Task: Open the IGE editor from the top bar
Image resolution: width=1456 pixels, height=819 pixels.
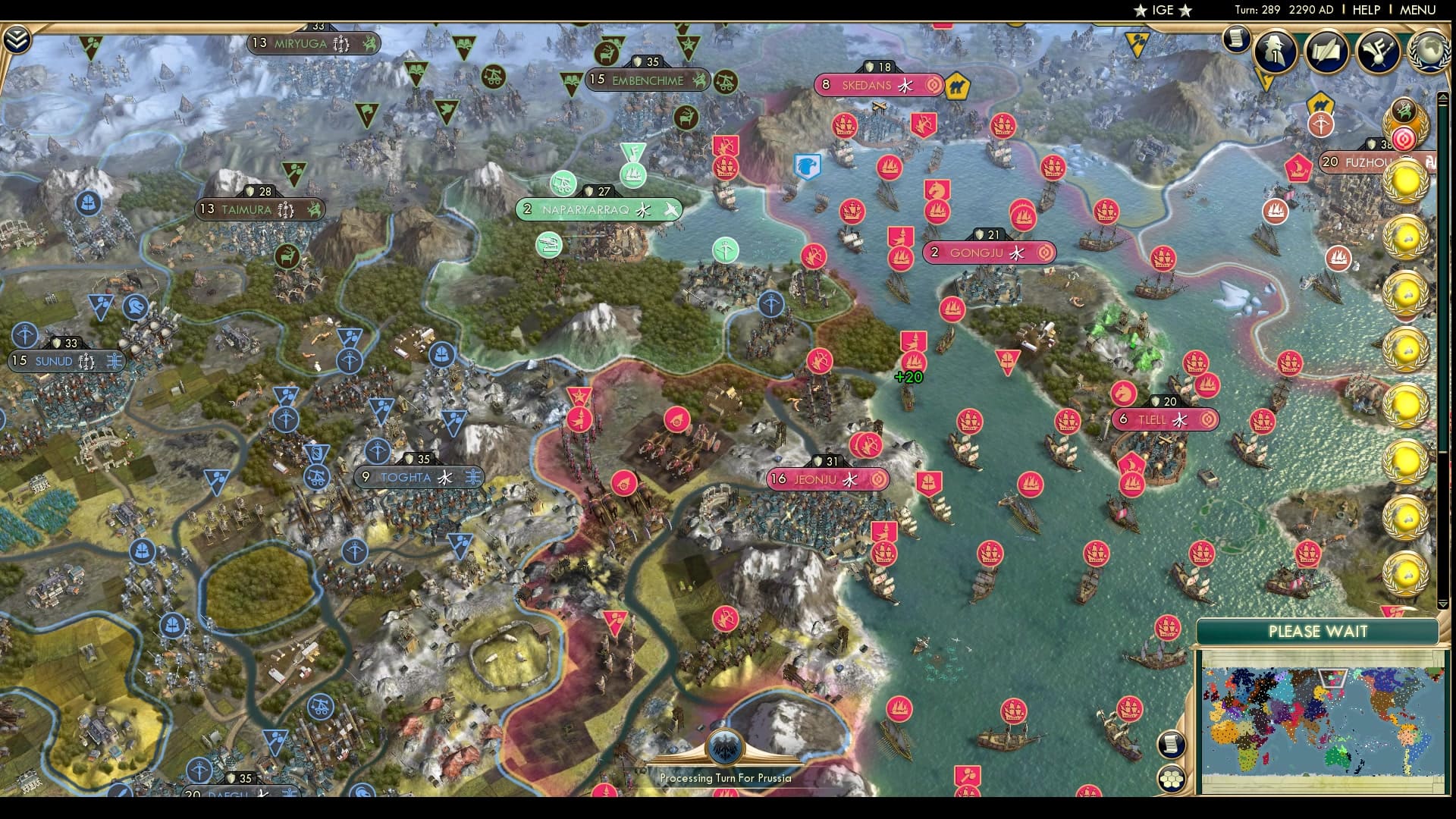Action: click(1161, 10)
